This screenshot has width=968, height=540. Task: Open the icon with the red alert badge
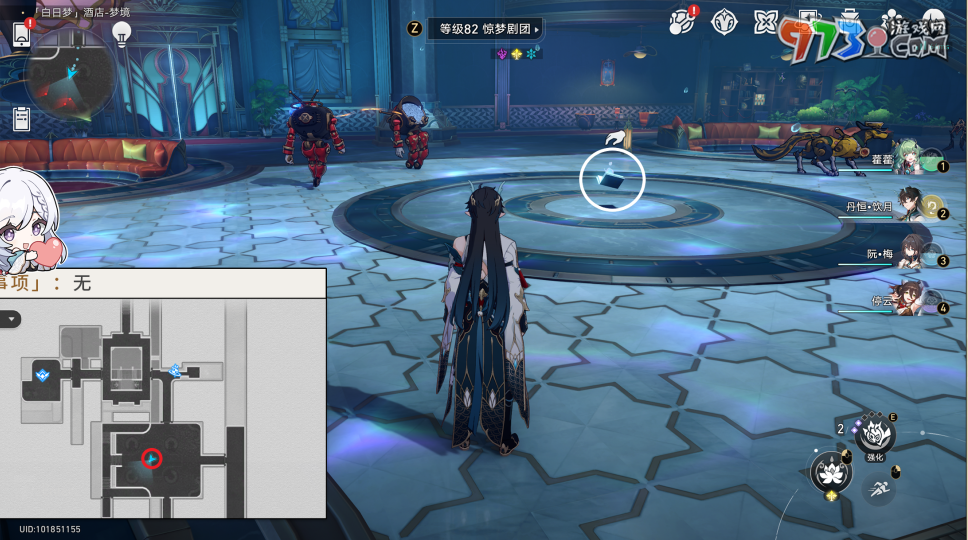682,23
